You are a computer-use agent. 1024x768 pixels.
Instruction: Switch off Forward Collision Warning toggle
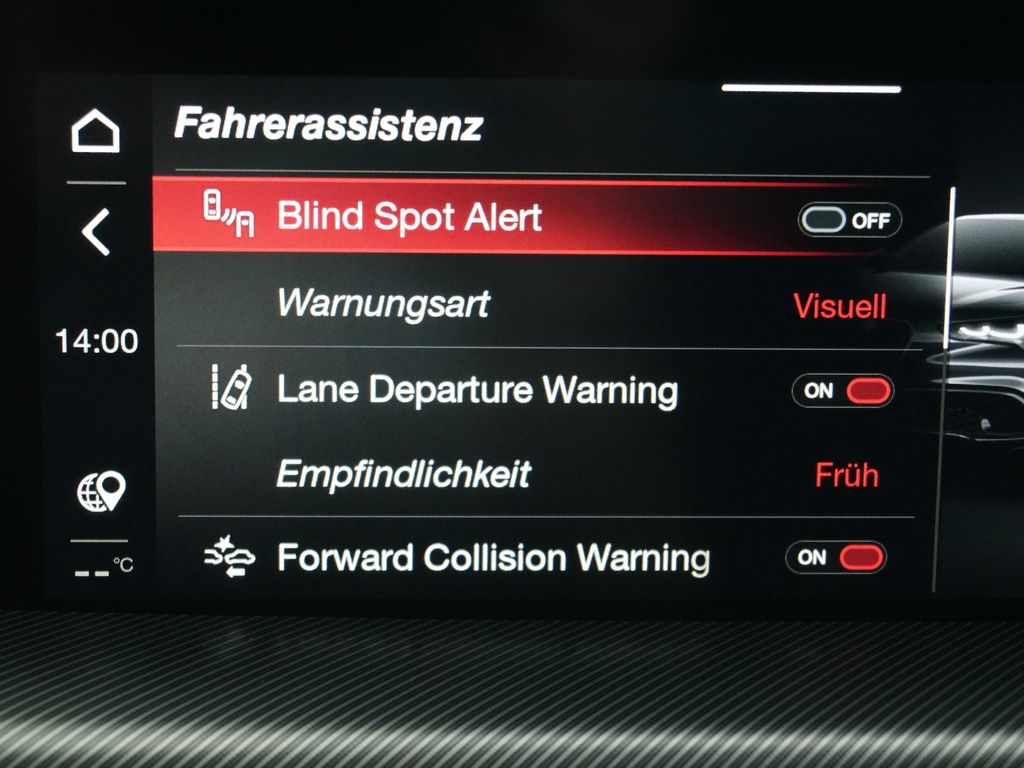point(836,557)
